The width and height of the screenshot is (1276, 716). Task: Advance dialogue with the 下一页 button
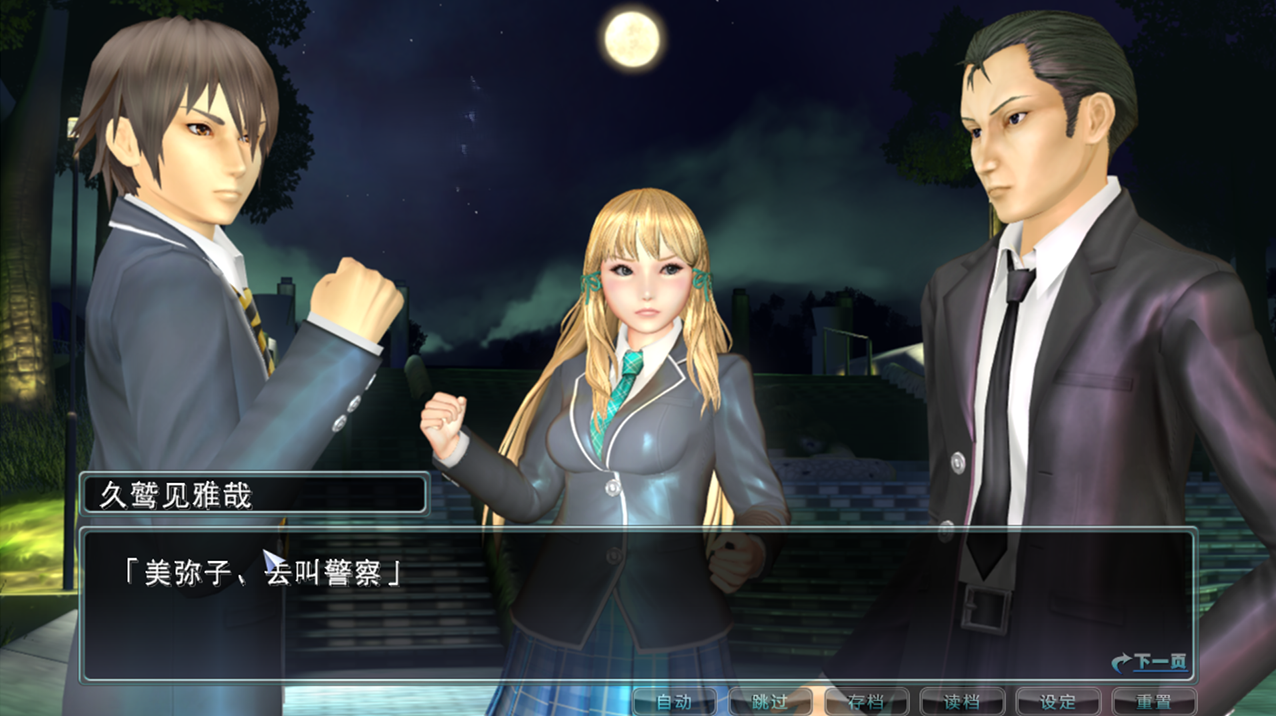click(x=1150, y=662)
